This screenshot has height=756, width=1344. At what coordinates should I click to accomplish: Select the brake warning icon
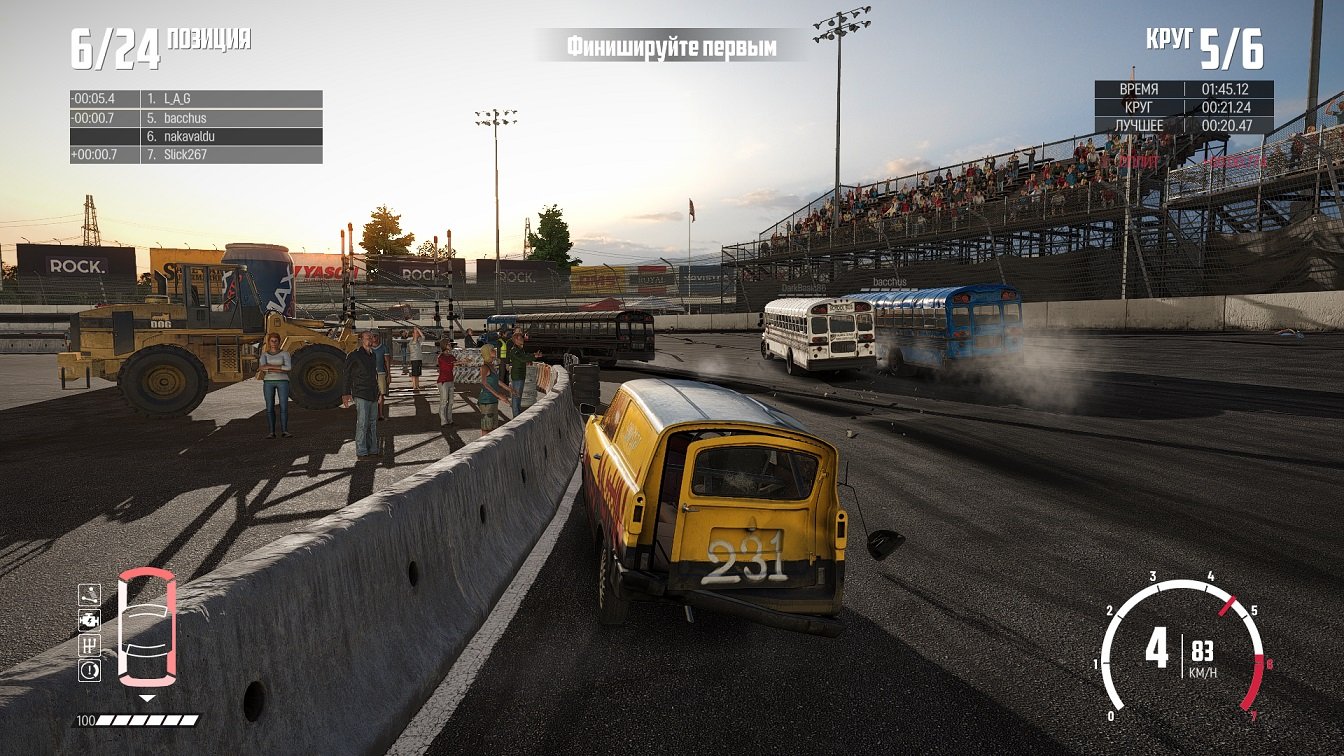pyautogui.click(x=90, y=670)
